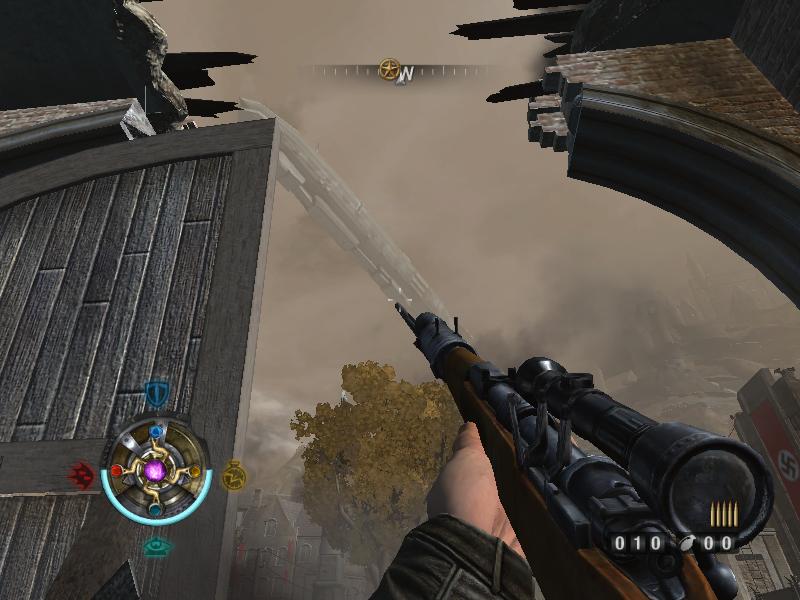Toggle the teal eye Veil Sight icon
The width and height of the screenshot is (800, 600).
[x=155, y=547]
